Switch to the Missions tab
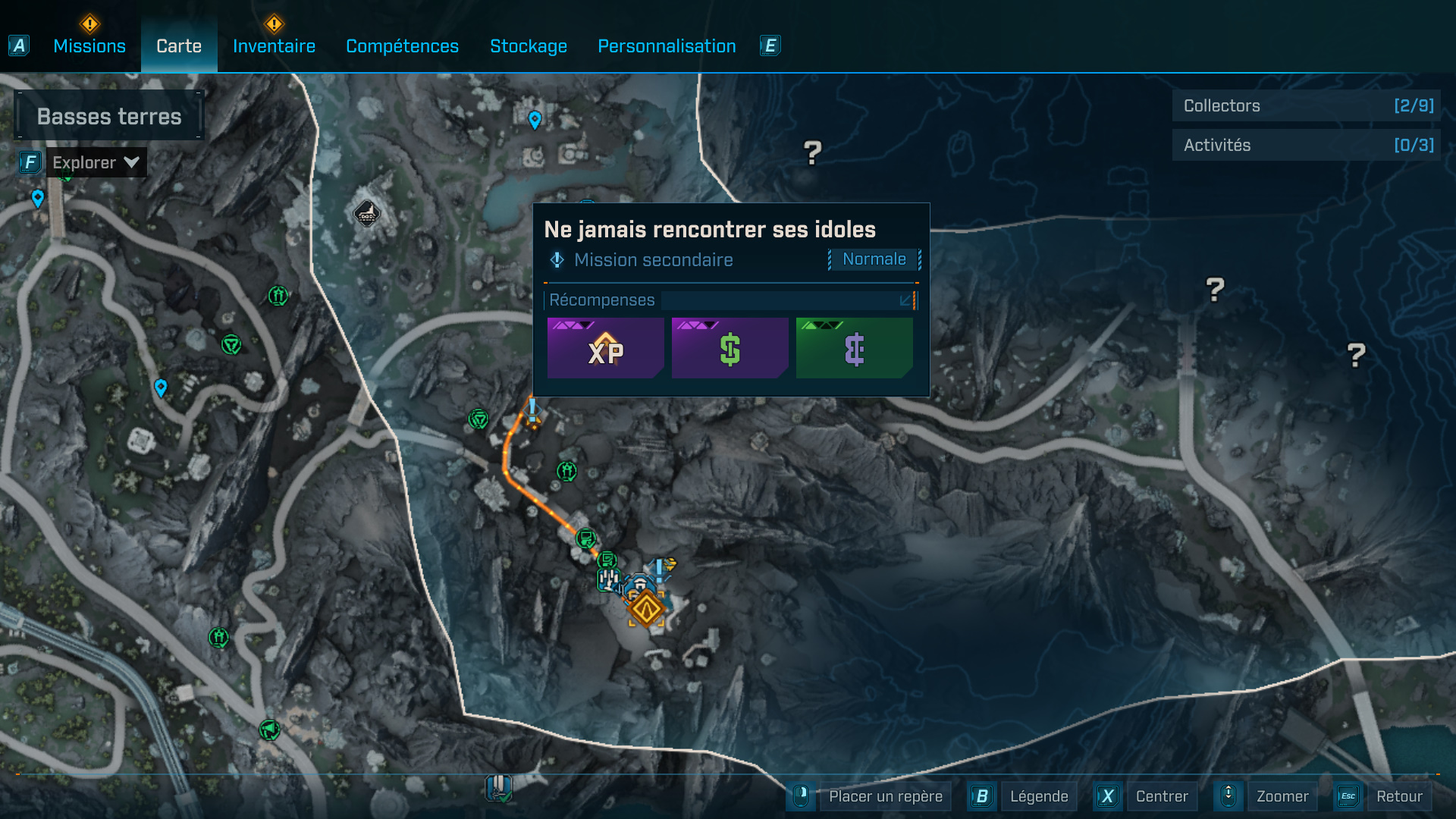This screenshot has height=819, width=1456. pos(89,46)
